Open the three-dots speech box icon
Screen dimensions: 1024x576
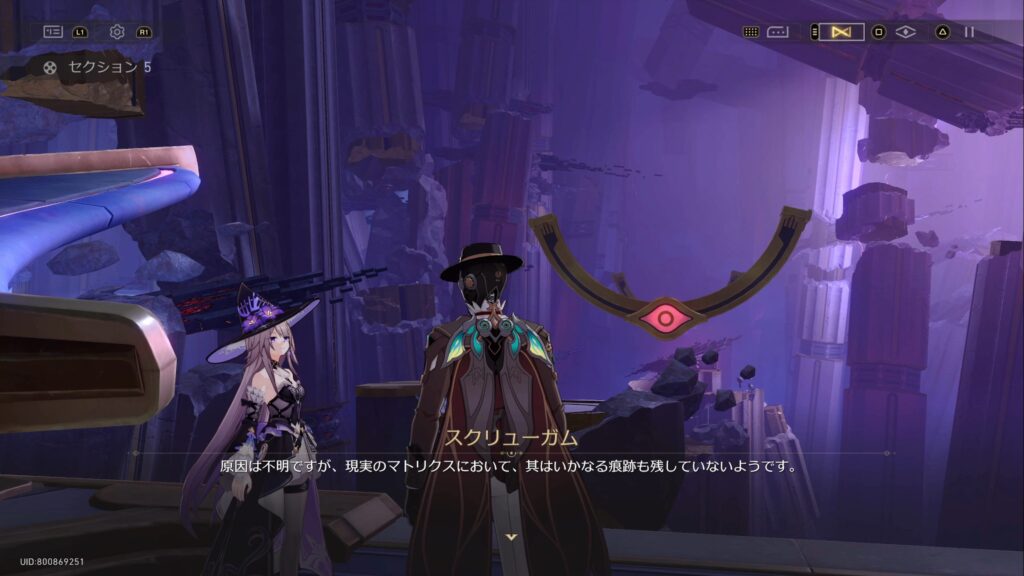pyautogui.click(x=778, y=32)
